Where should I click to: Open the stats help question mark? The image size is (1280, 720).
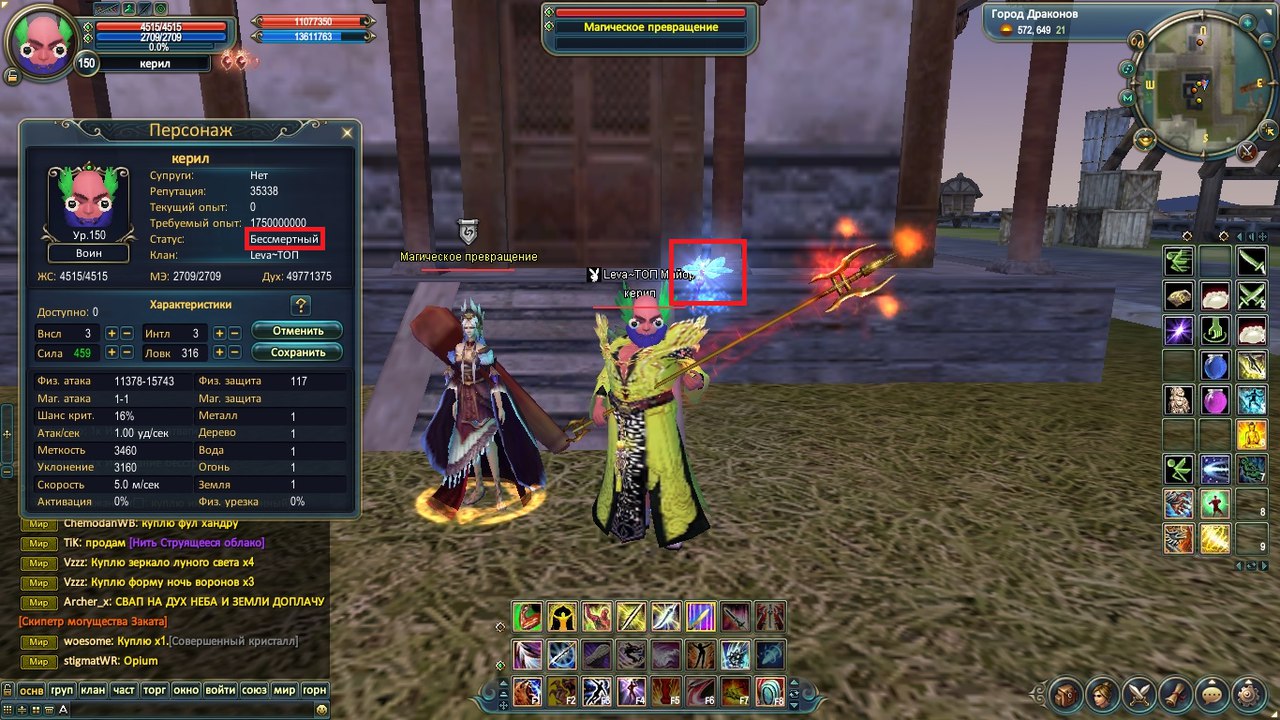[x=300, y=306]
